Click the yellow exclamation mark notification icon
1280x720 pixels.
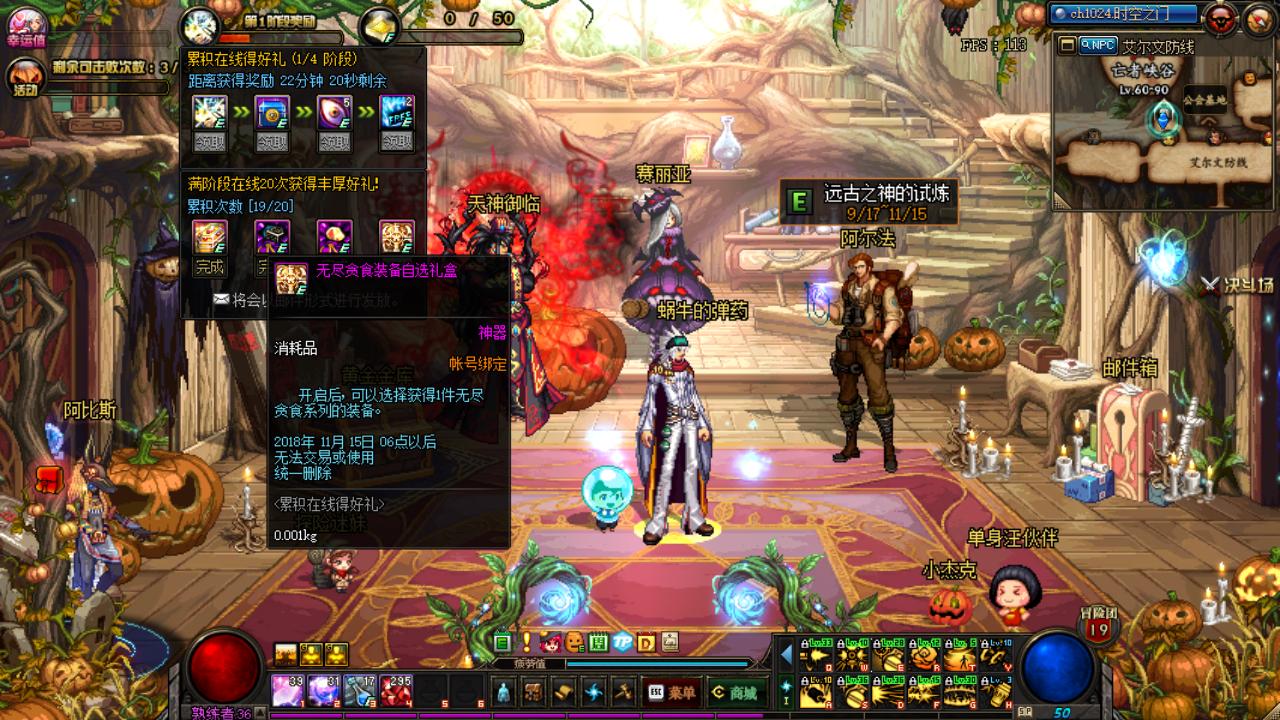tap(526, 642)
